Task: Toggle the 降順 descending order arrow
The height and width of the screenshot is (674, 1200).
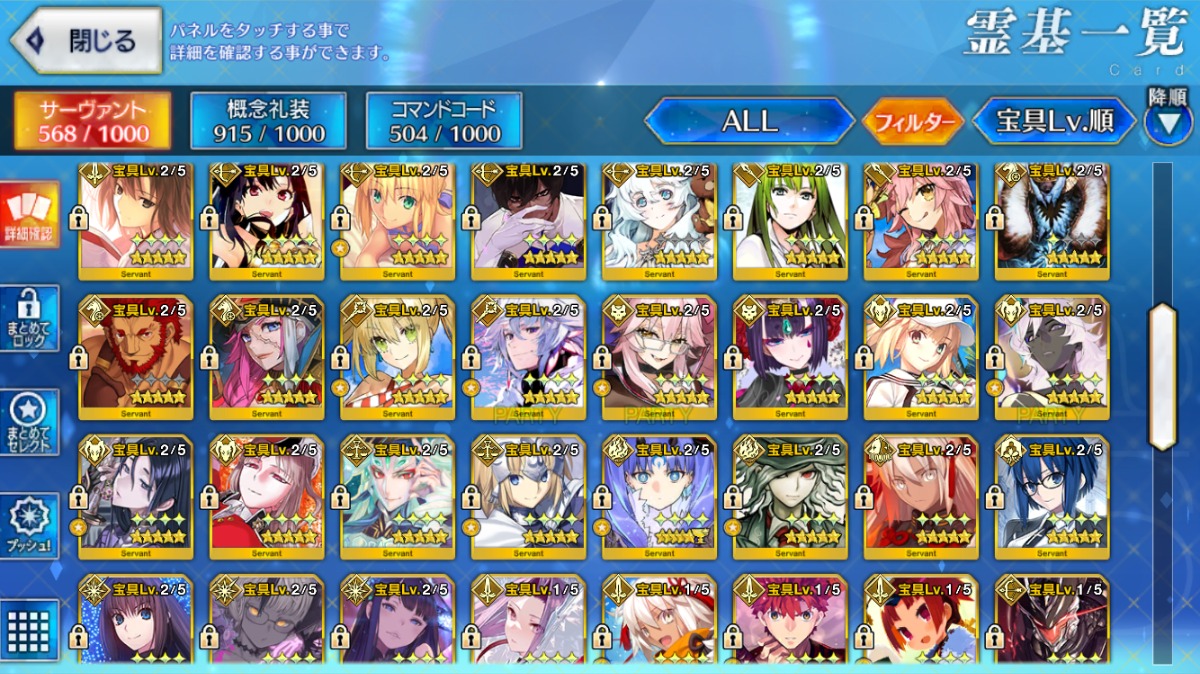Action: tap(1167, 120)
